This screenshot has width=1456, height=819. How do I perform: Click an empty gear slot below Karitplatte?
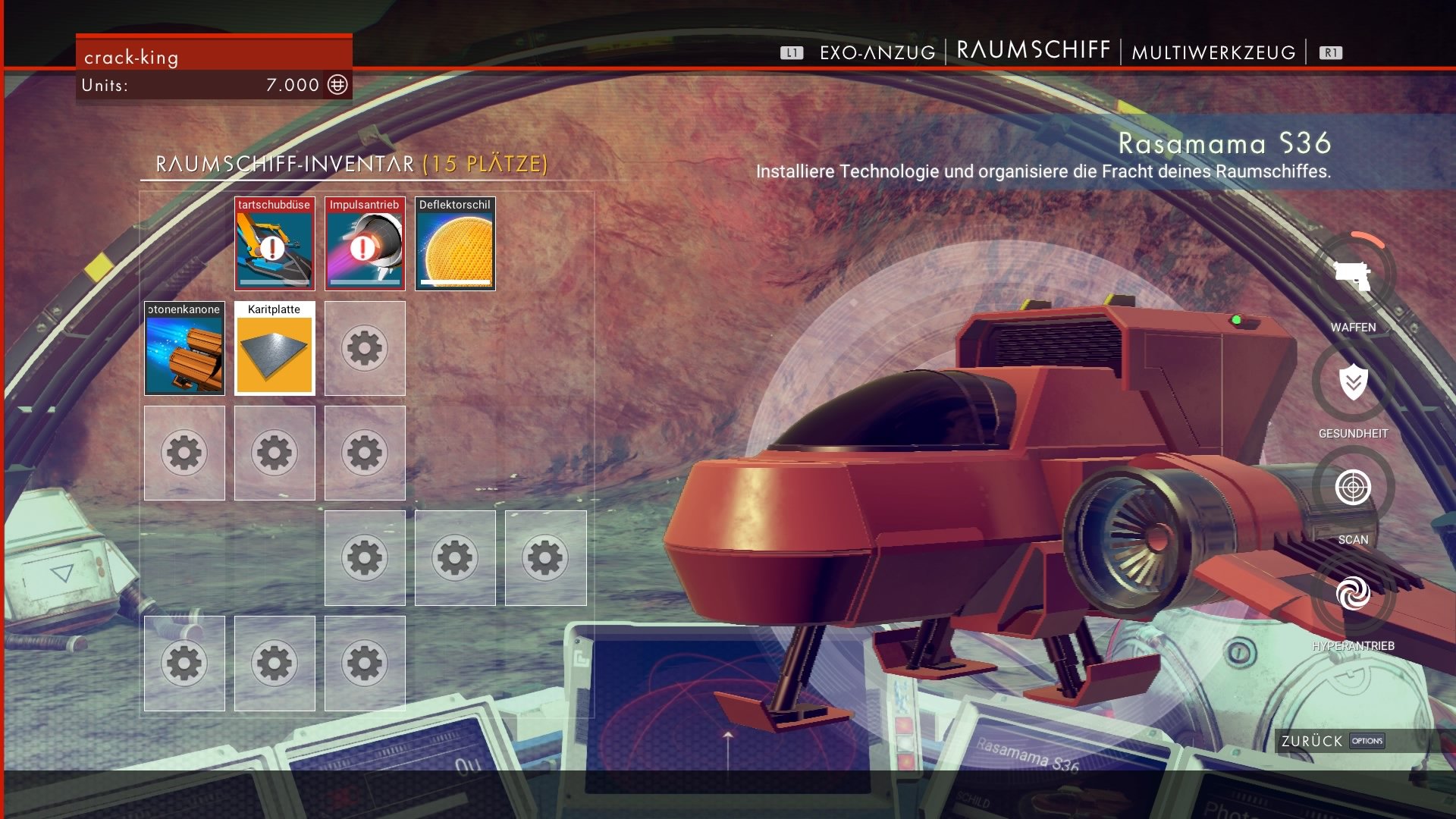274,453
